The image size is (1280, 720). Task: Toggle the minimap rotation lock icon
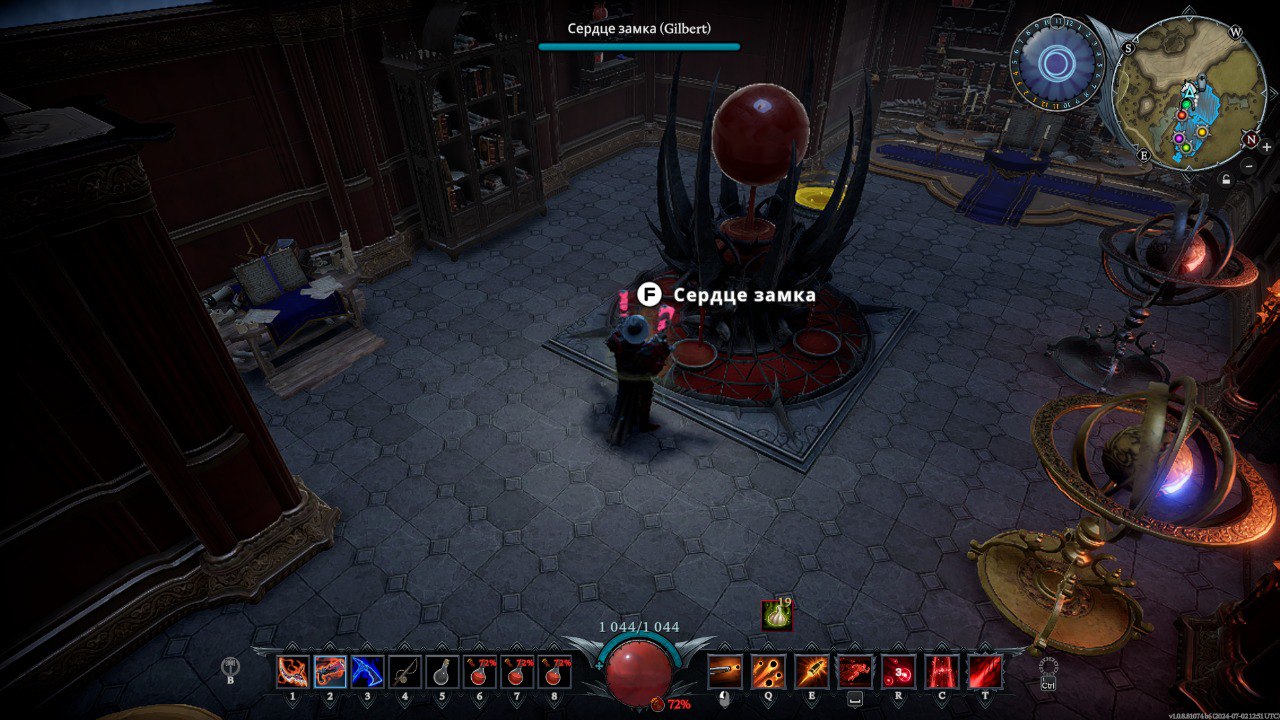(1226, 180)
